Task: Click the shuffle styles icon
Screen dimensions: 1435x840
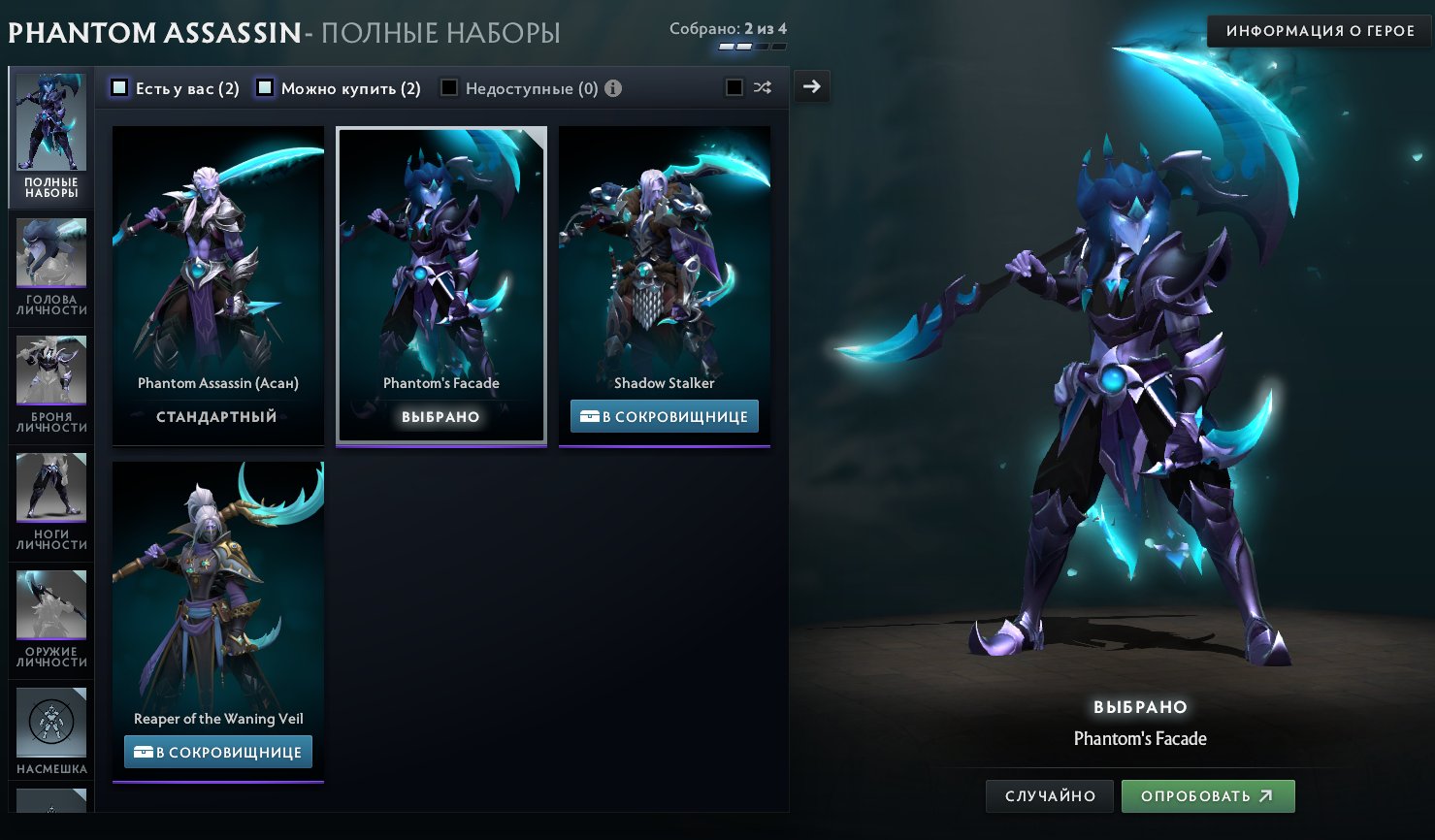Action: (763, 87)
